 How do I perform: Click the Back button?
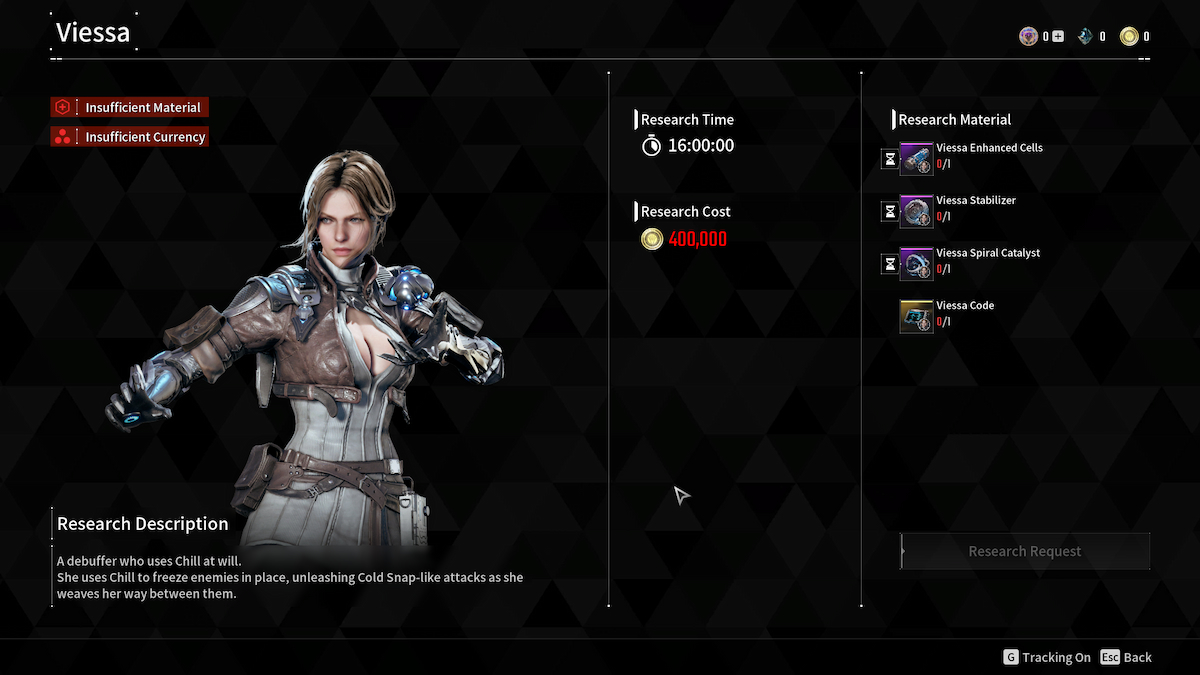tap(1126, 657)
